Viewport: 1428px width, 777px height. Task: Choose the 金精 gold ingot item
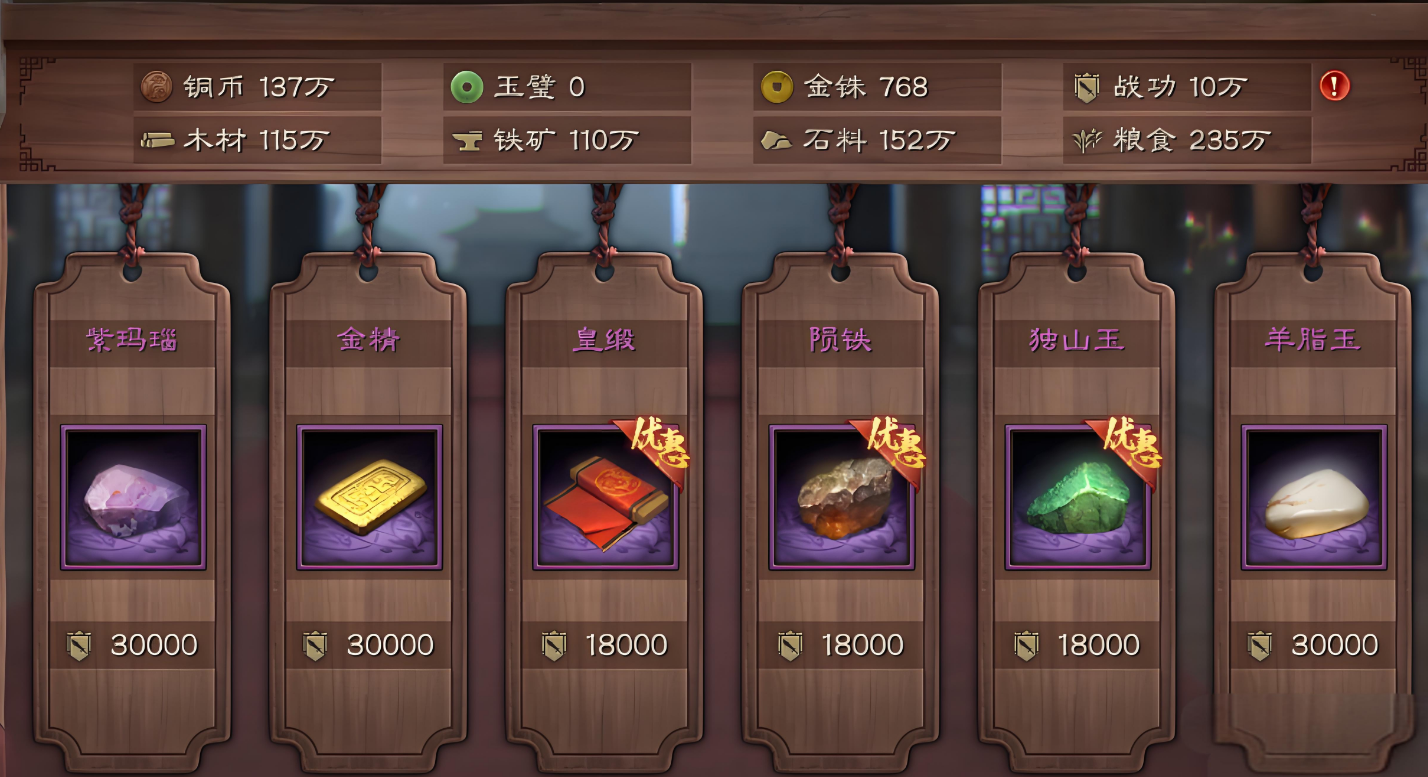(x=369, y=497)
